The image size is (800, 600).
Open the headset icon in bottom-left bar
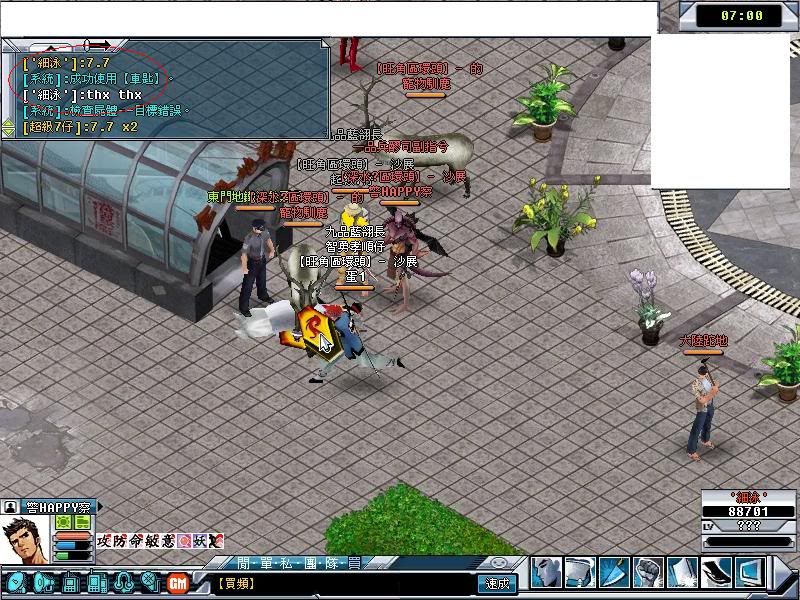point(123,582)
